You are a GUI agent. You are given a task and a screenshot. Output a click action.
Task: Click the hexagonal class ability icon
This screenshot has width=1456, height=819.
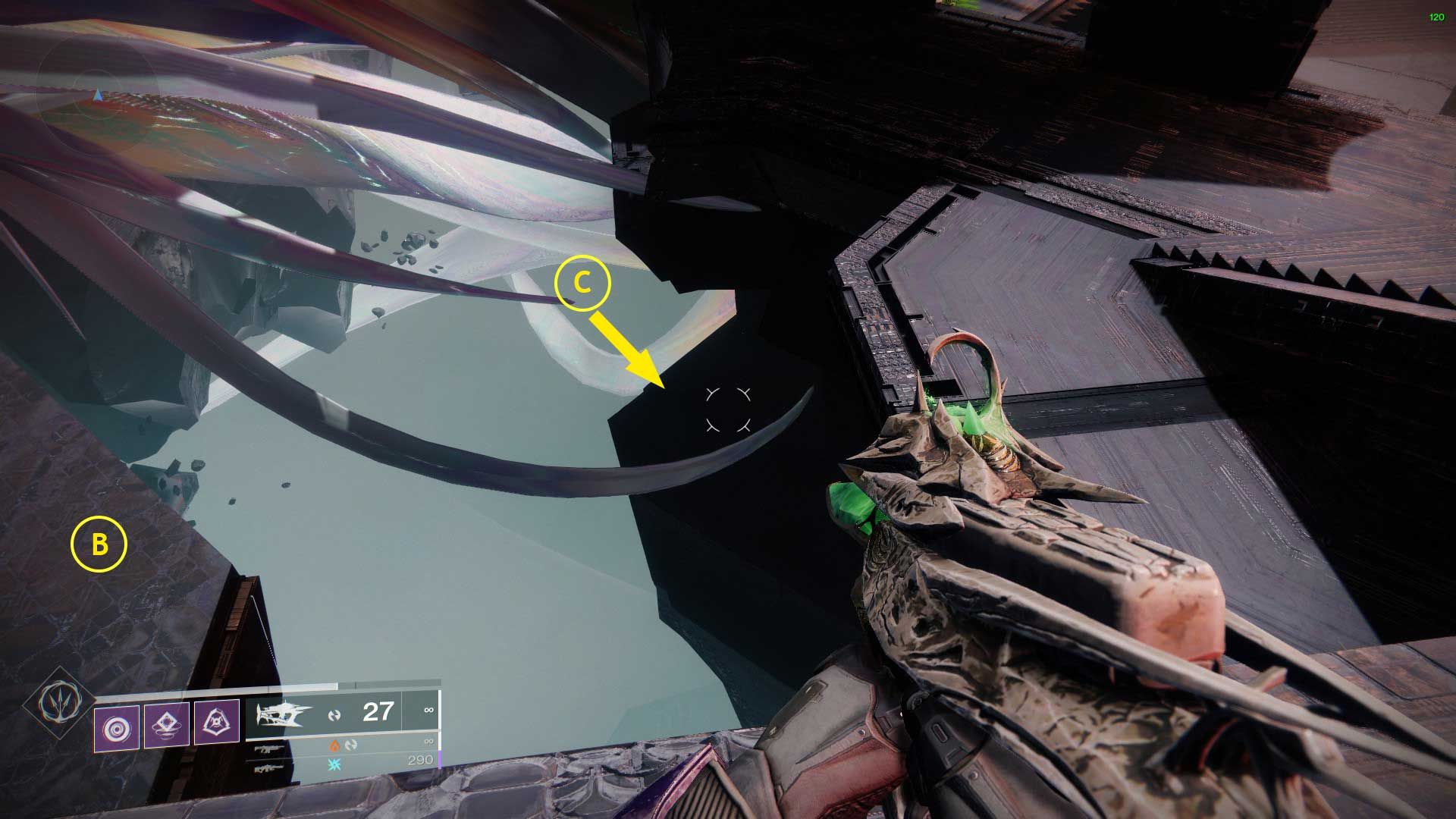click(218, 722)
